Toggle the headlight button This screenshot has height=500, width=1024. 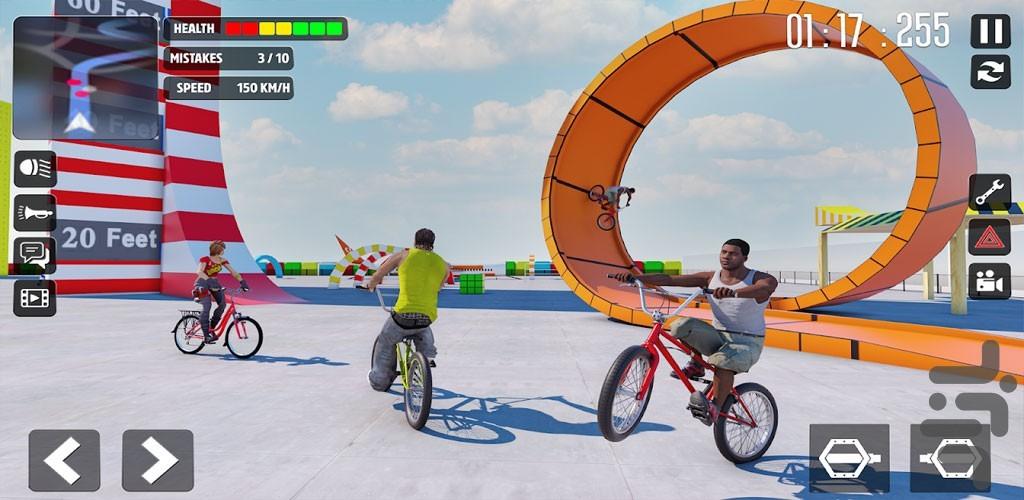[x=34, y=169]
